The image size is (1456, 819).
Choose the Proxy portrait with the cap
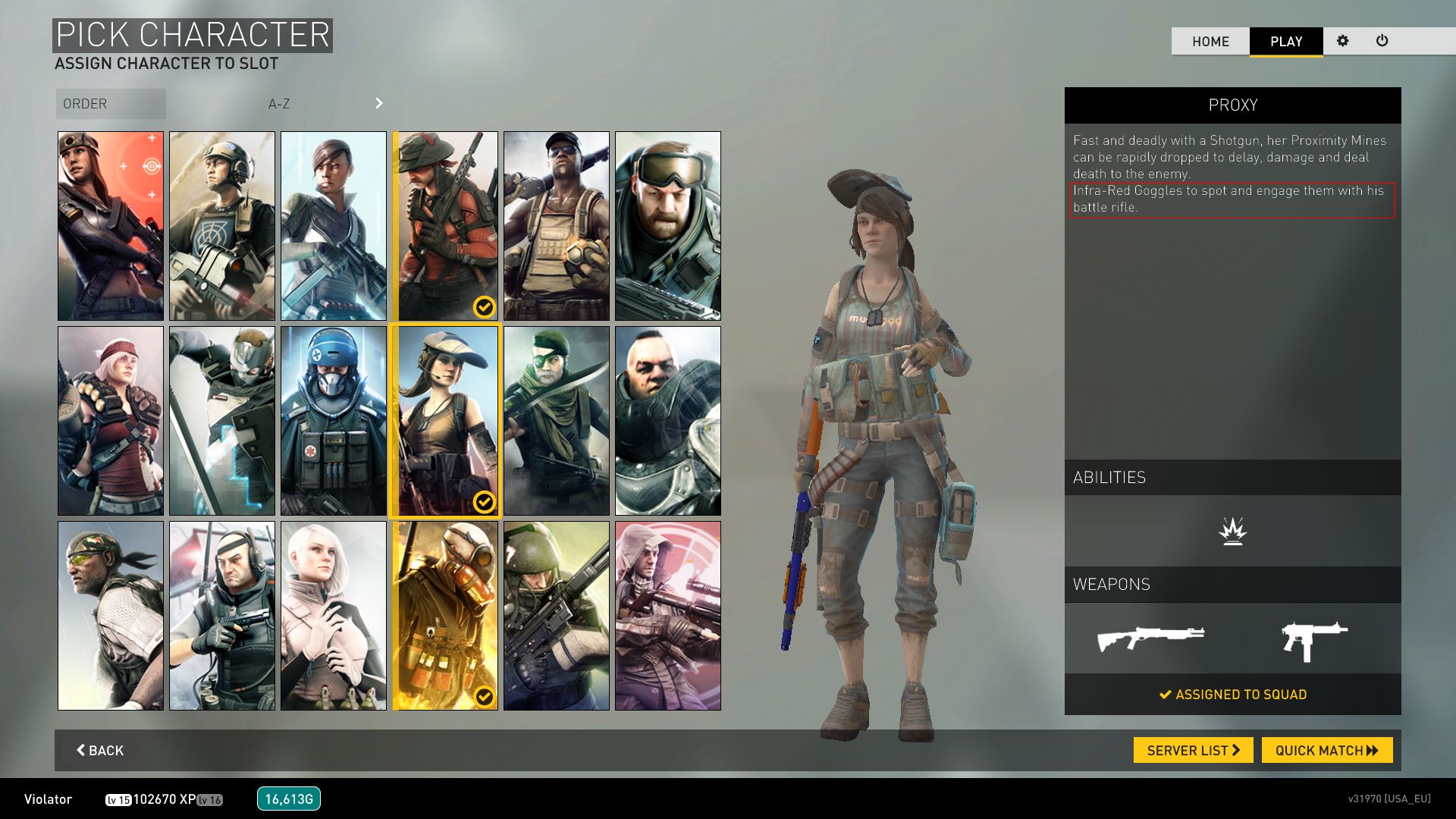pos(445,421)
